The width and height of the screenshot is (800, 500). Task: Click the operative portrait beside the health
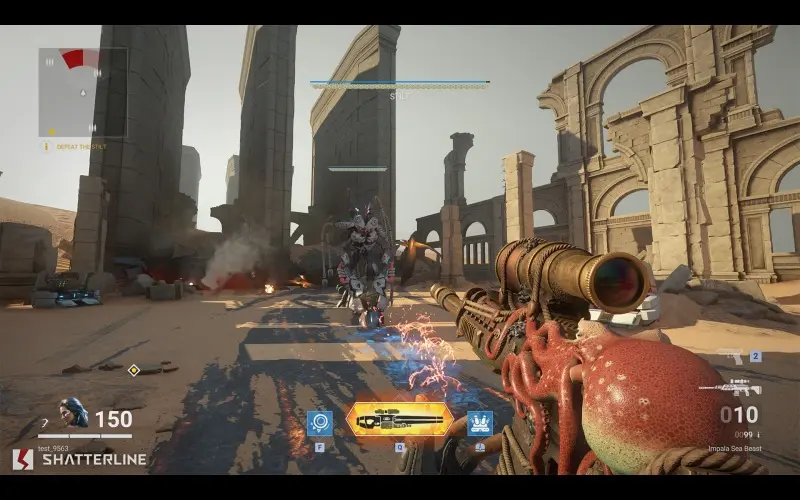point(73,412)
